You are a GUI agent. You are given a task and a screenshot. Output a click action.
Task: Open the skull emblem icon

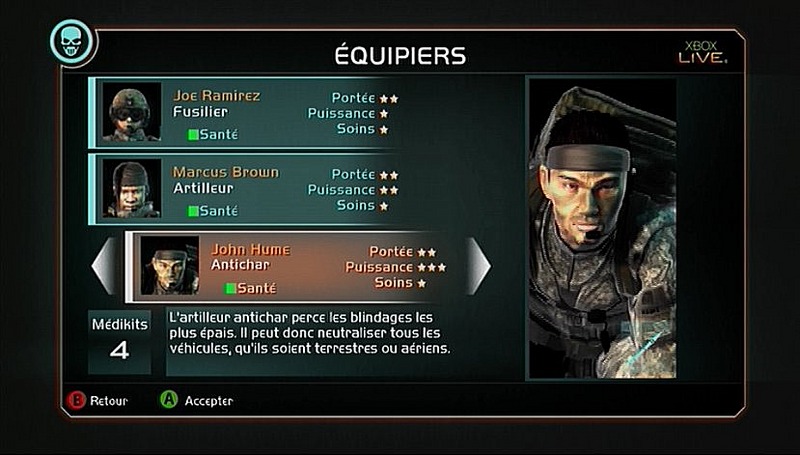coord(72,43)
